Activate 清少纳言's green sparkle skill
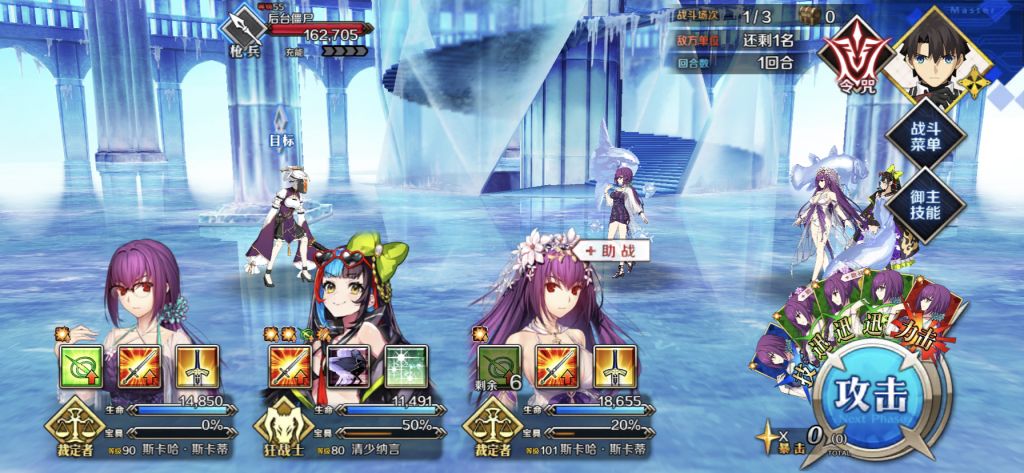This screenshot has height=473, width=1024. click(406, 367)
